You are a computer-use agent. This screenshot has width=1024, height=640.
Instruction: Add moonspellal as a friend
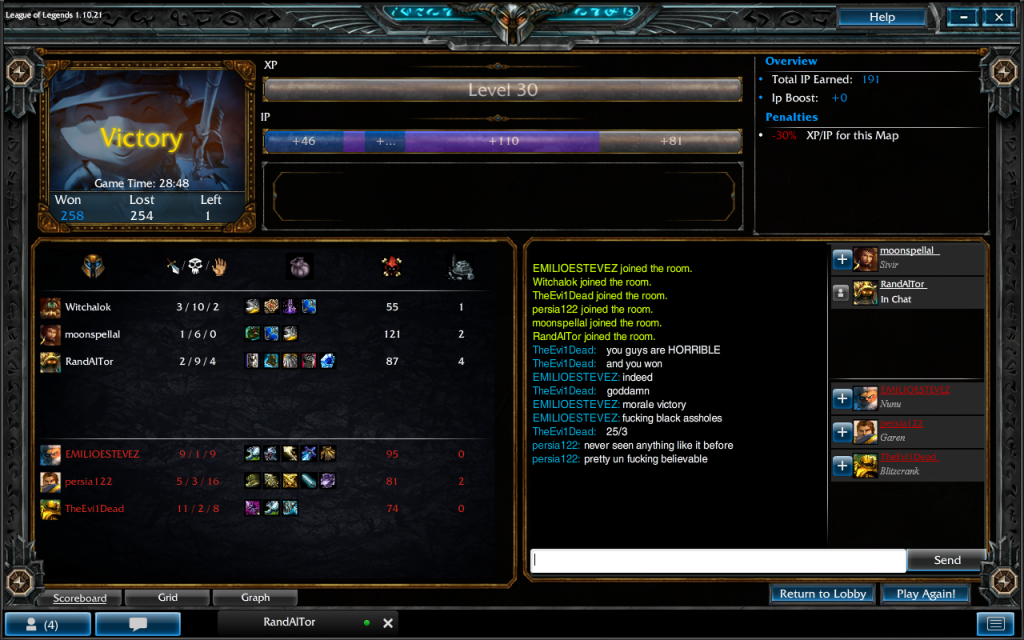[842, 259]
